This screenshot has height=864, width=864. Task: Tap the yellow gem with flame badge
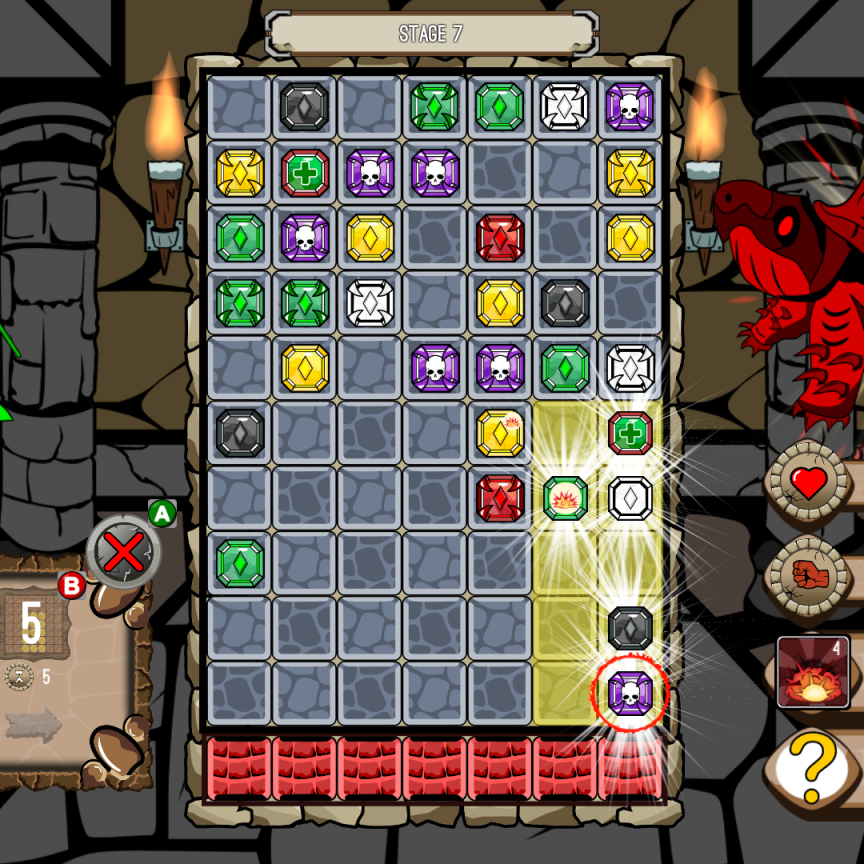point(500,433)
